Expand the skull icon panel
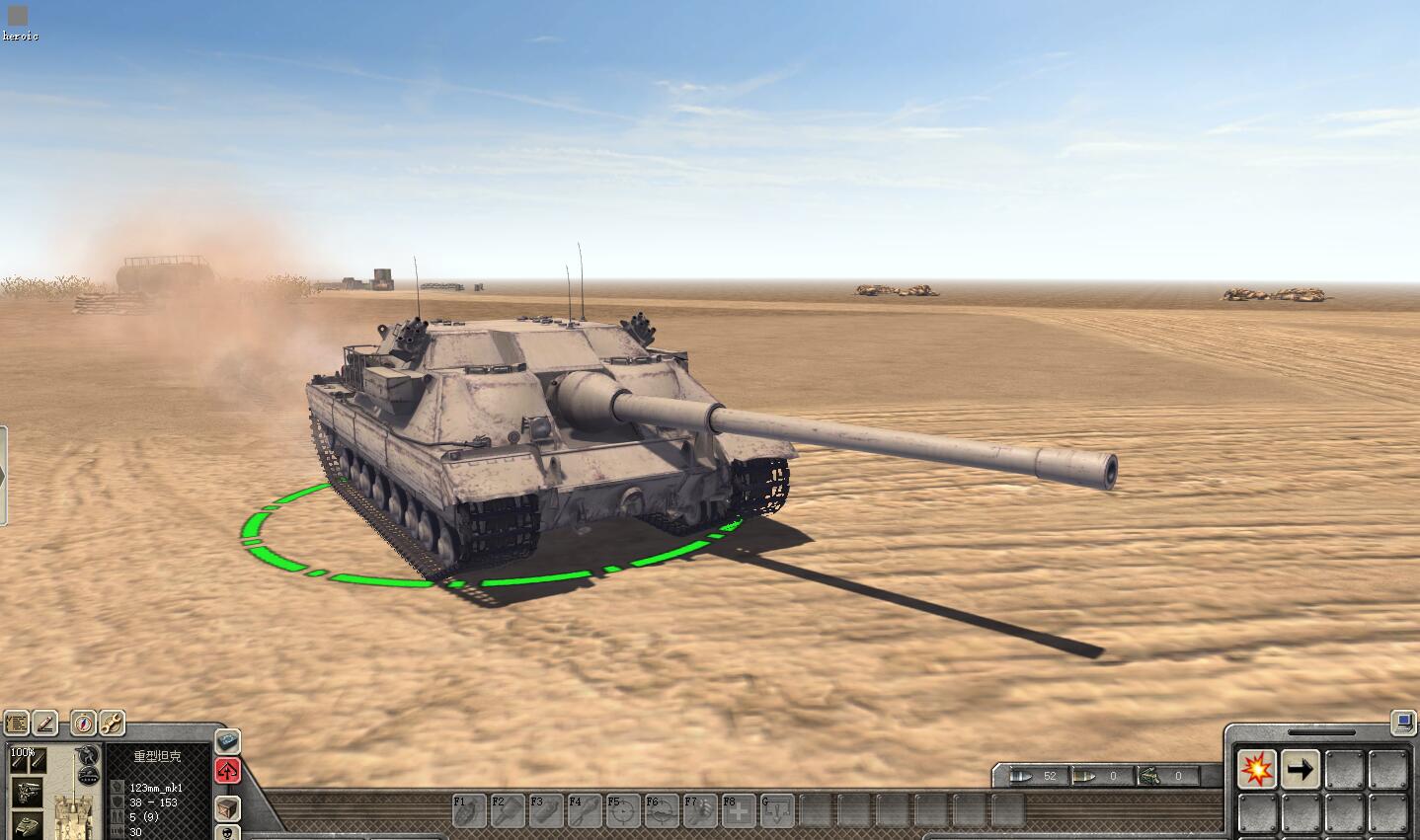Image resolution: width=1420 pixels, height=840 pixels. [x=227, y=832]
